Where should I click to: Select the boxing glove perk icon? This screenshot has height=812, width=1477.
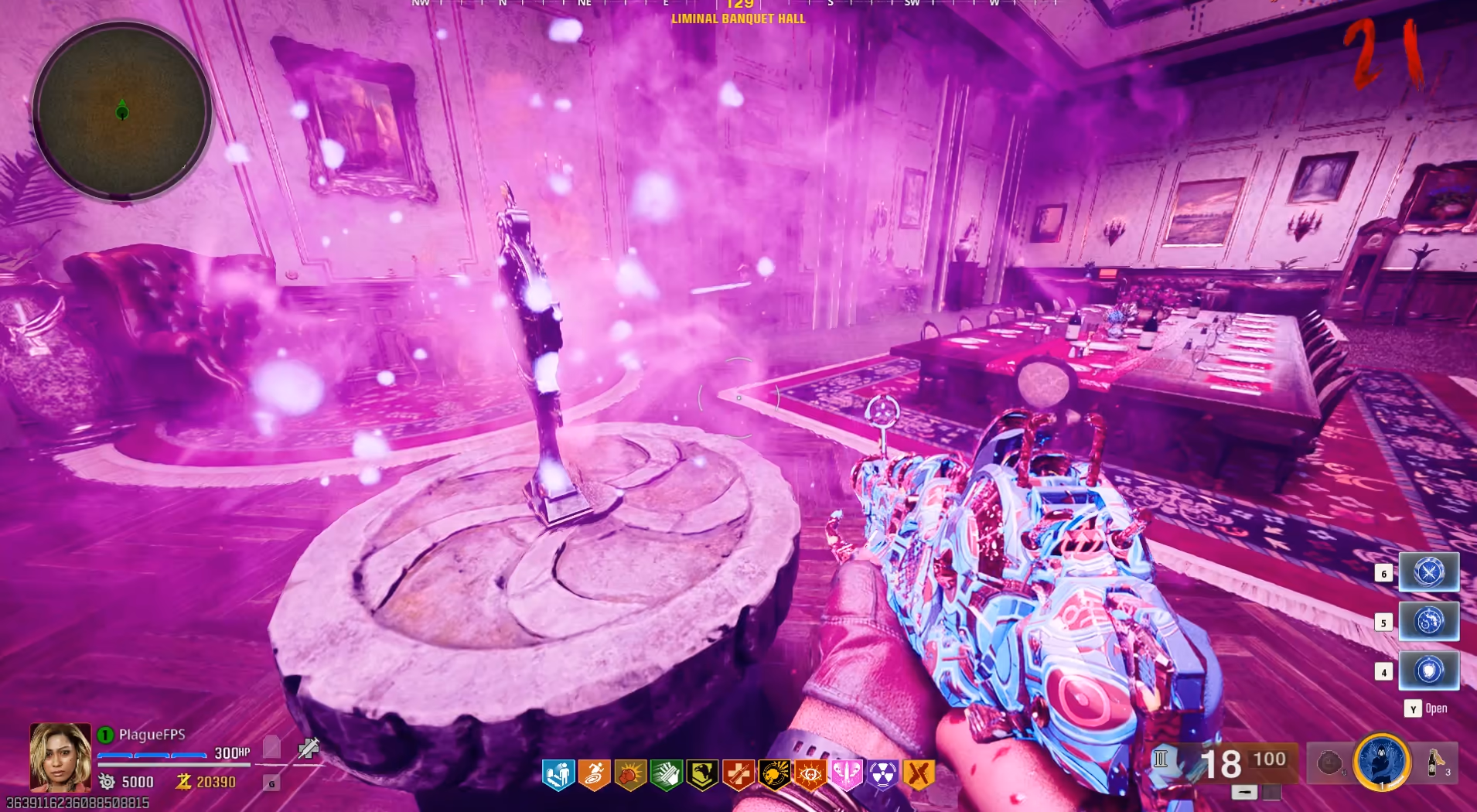[x=630, y=774]
